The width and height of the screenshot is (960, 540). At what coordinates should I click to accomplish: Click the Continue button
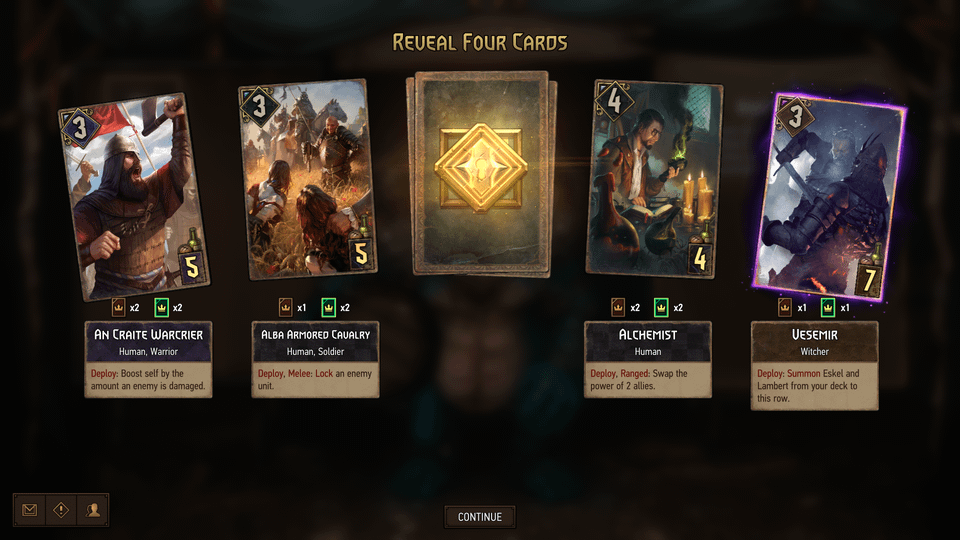click(x=480, y=517)
